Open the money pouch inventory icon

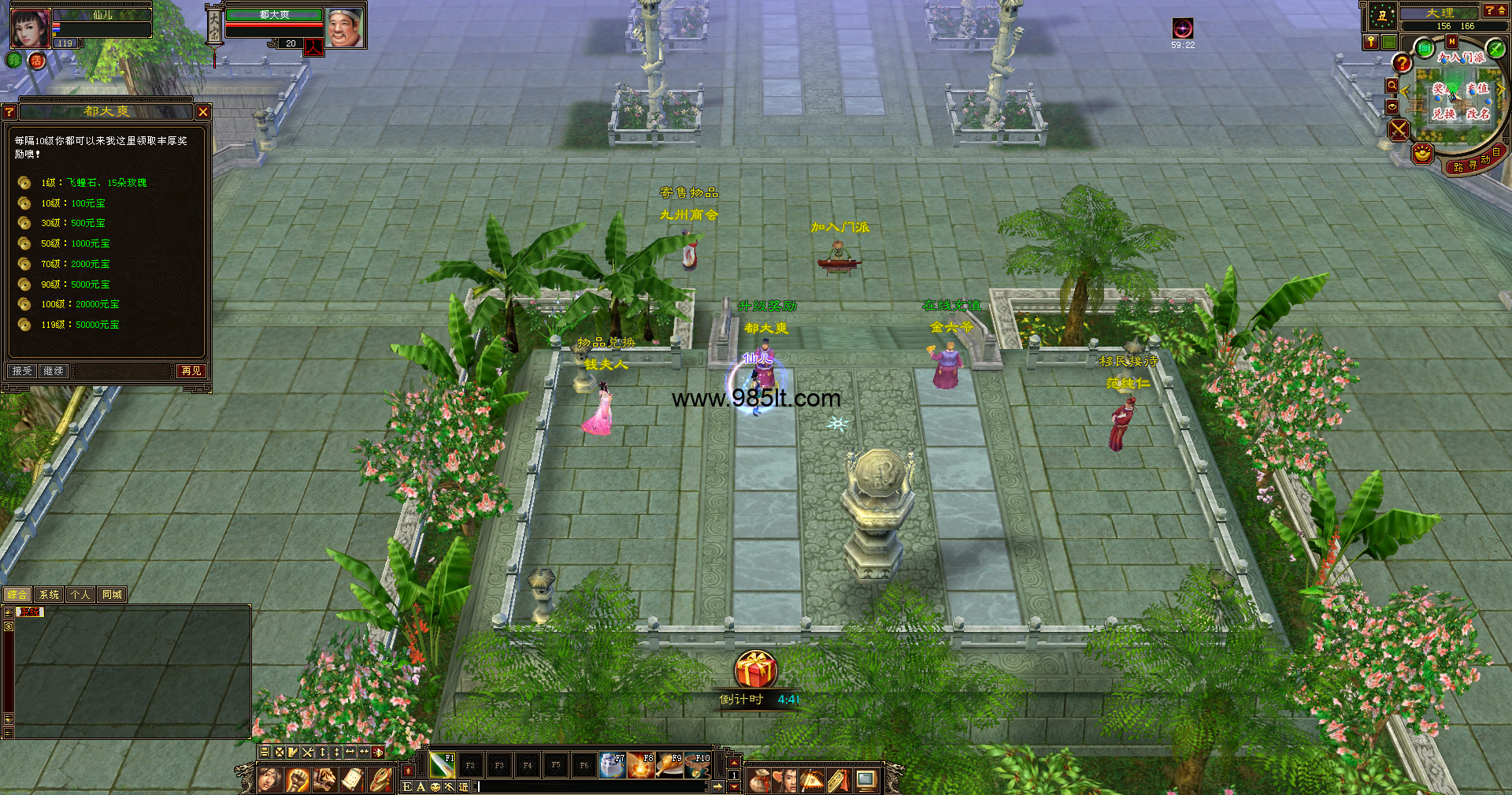(759, 781)
